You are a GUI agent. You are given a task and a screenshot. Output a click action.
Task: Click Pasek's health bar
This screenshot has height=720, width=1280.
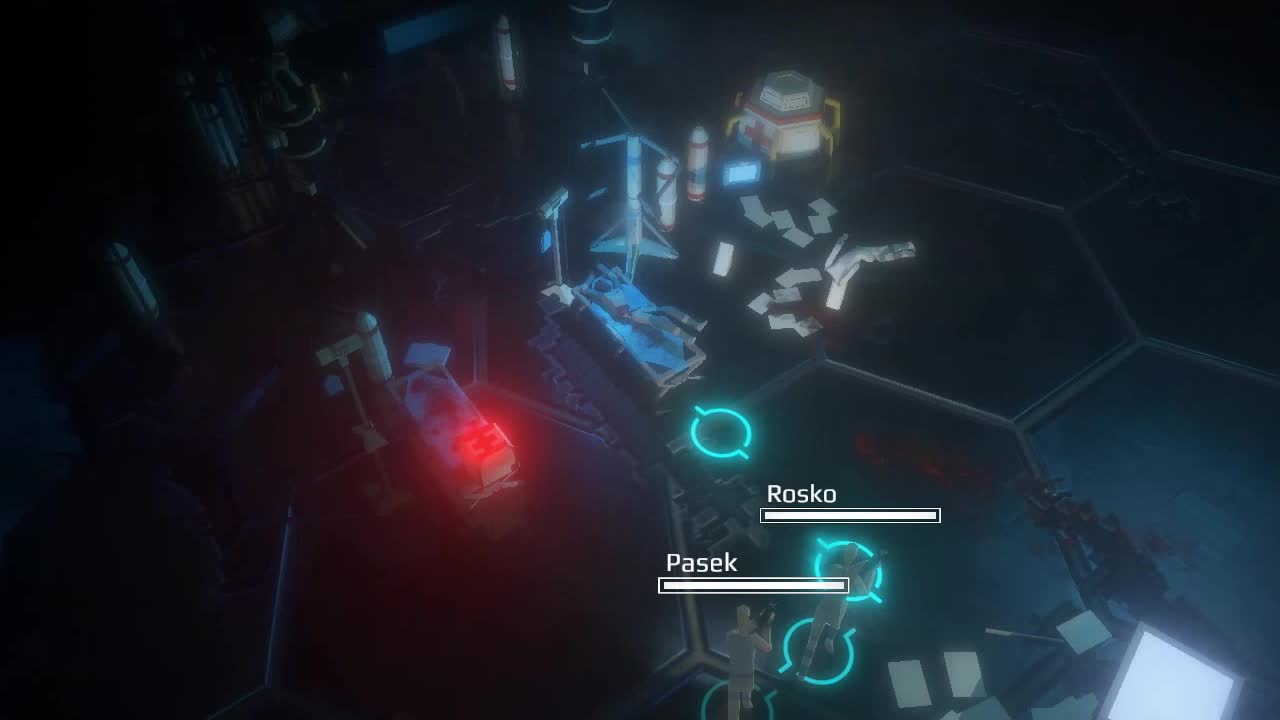755,586
